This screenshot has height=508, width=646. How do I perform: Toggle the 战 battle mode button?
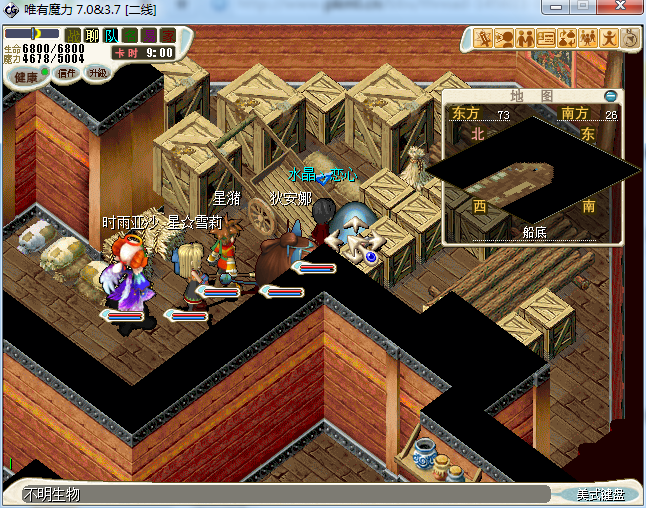pyautogui.click(x=73, y=35)
